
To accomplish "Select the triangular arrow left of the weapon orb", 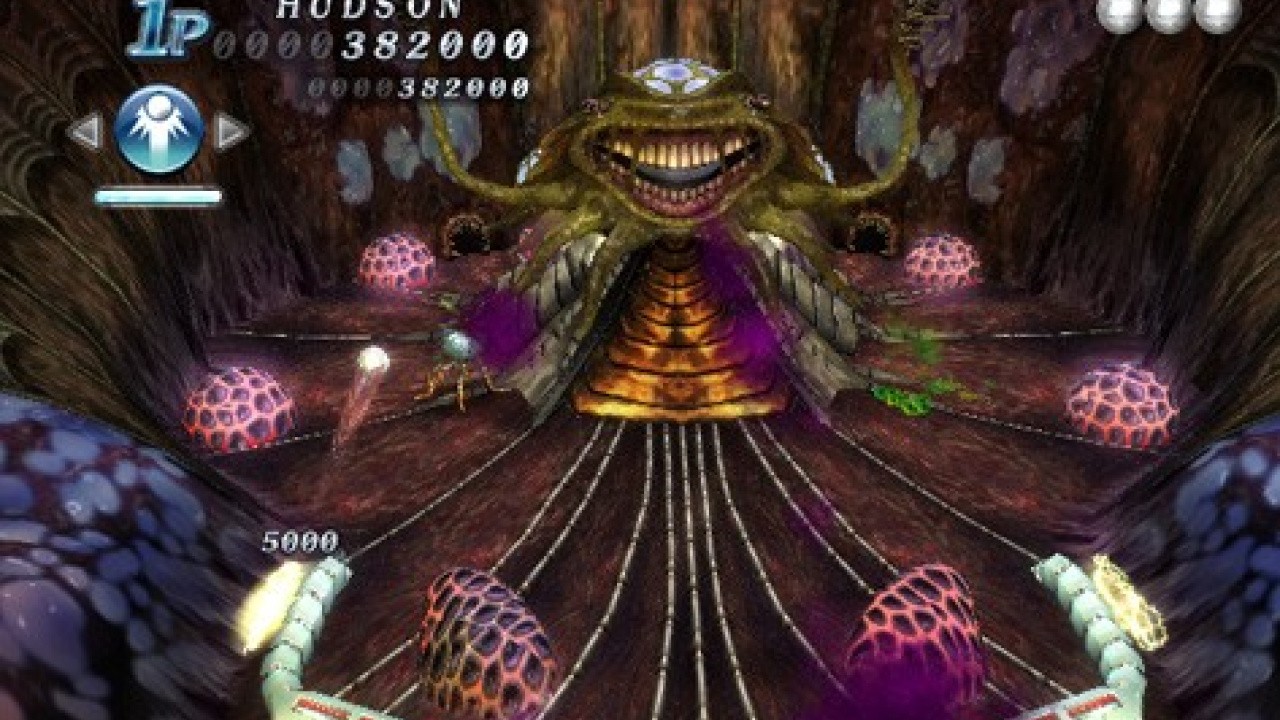I will [x=85, y=130].
